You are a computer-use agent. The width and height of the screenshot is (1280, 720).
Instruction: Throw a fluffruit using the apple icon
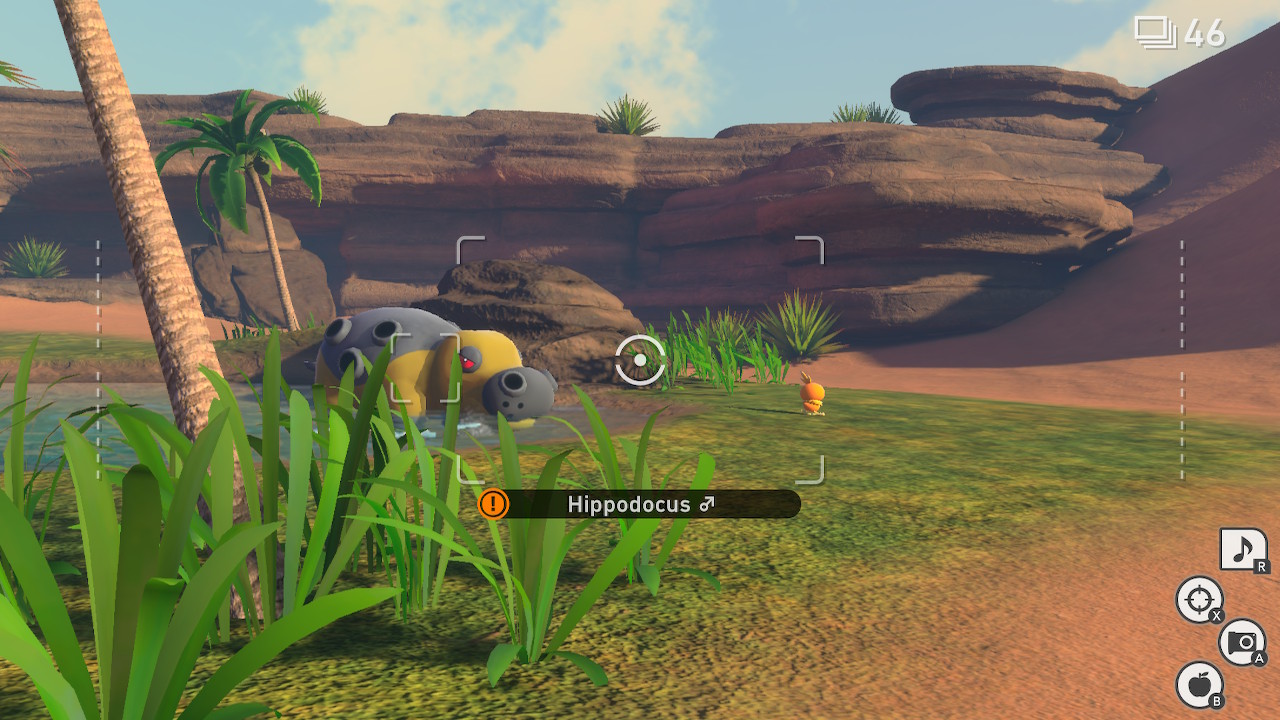(1198, 684)
